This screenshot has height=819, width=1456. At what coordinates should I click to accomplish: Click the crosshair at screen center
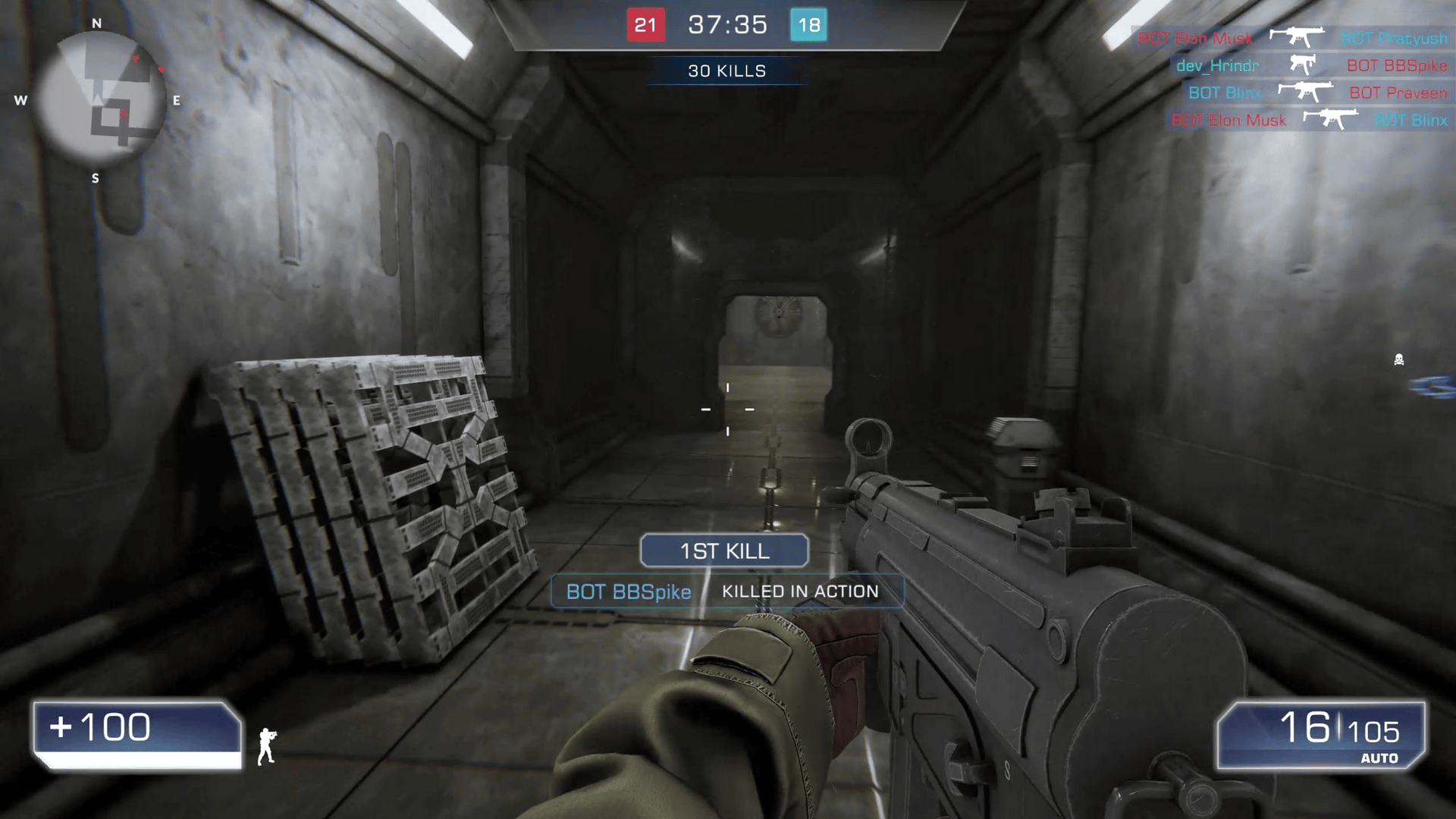pyautogui.click(x=728, y=409)
